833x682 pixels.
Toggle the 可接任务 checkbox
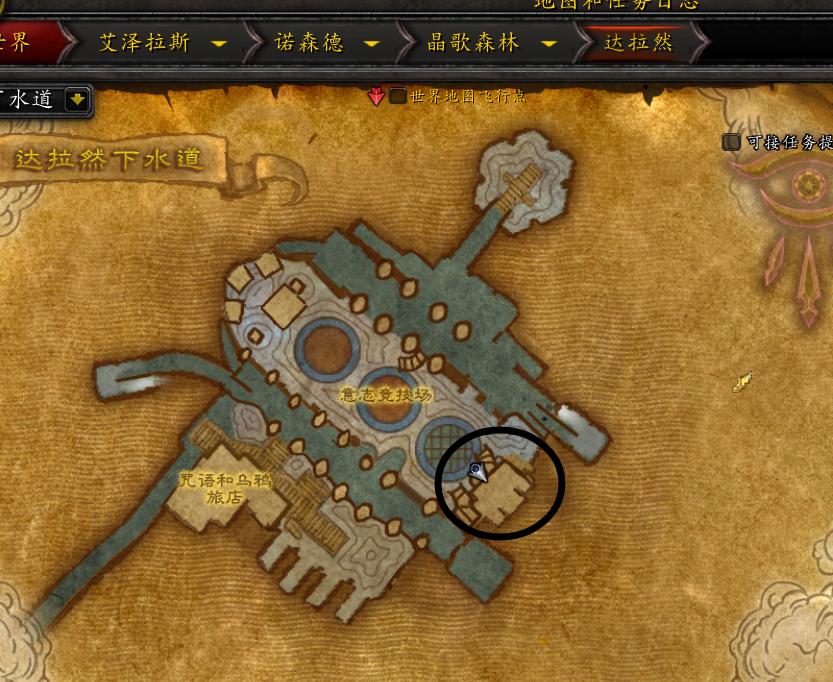pos(732,142)
